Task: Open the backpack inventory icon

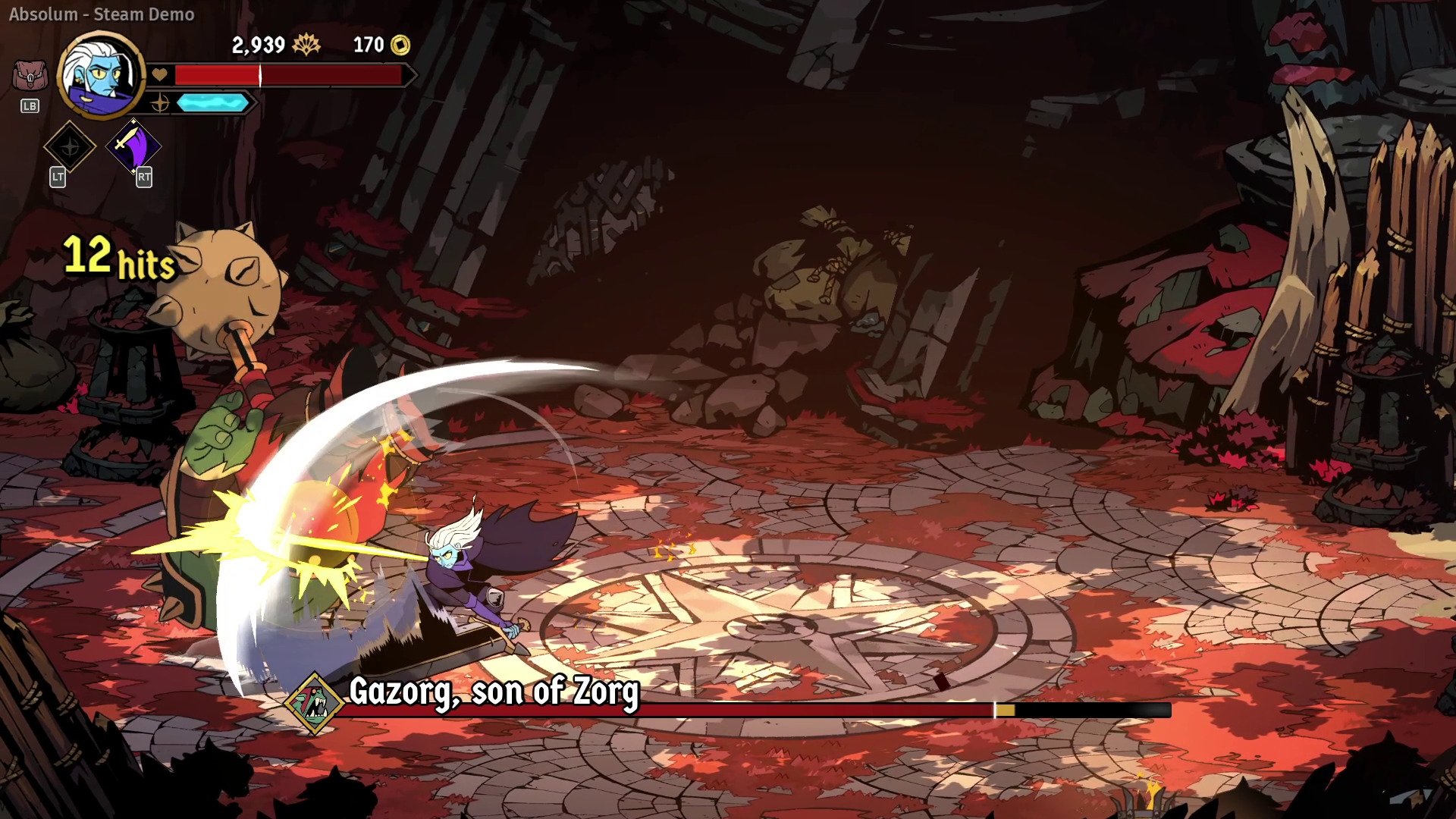Action: coord(30,77)
